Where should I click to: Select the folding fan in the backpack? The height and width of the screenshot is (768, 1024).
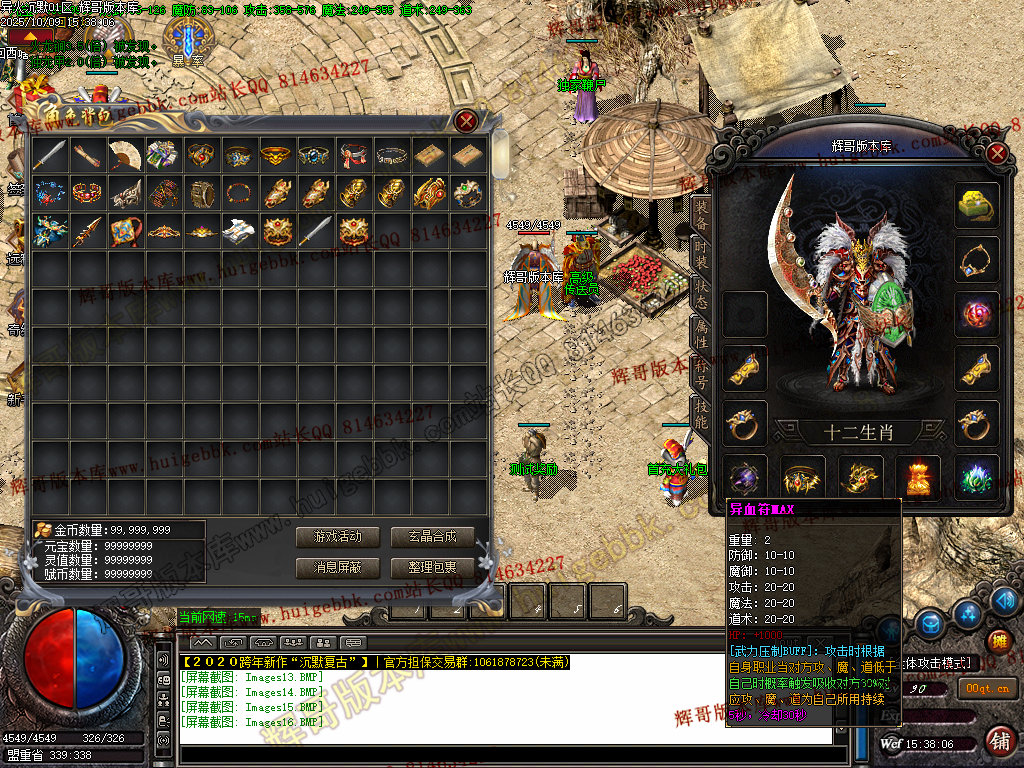(x=125, y=154)
